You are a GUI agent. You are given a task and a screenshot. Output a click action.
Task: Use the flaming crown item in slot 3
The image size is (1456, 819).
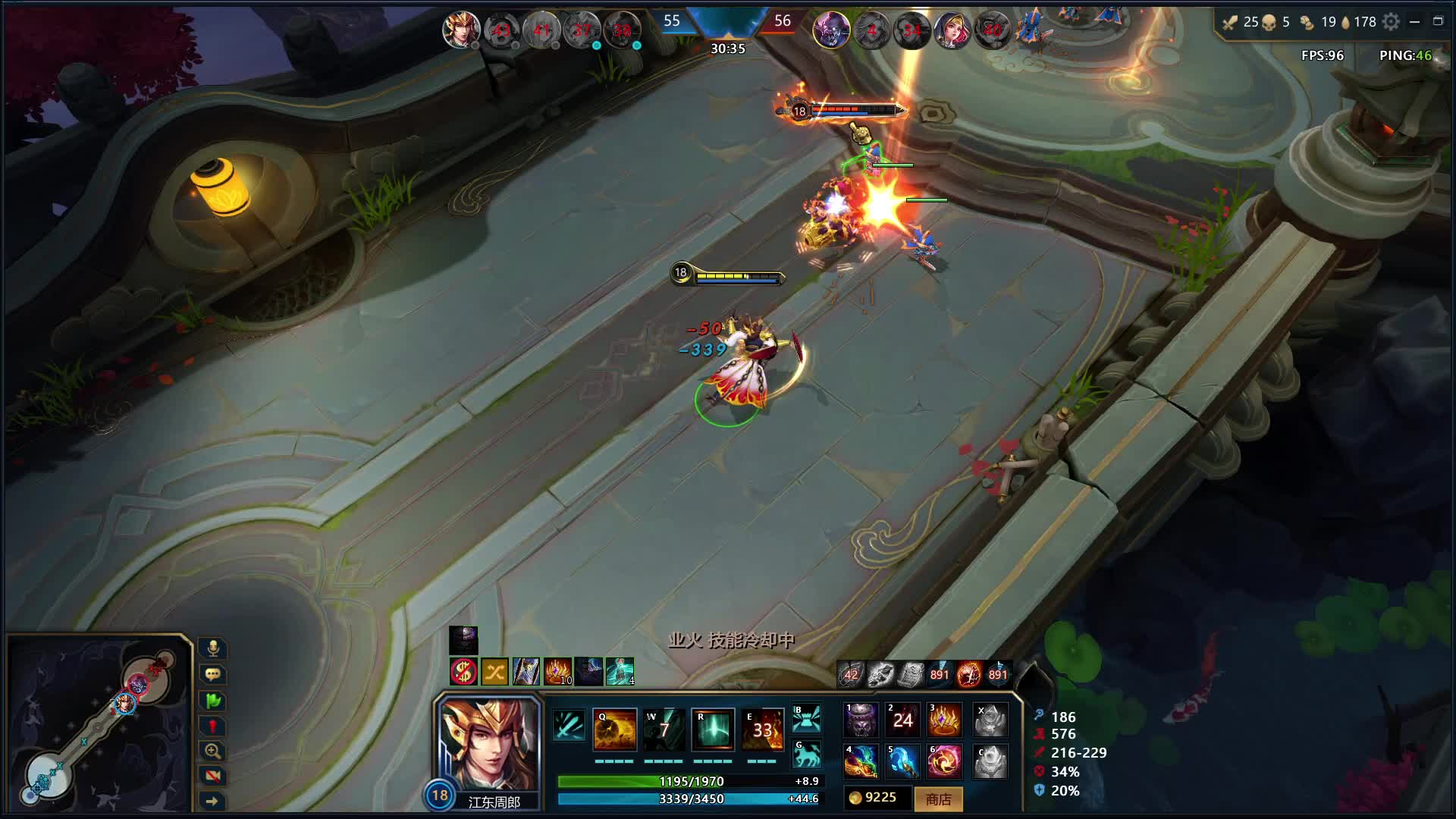pyautogui.click(x=944, y=720)
